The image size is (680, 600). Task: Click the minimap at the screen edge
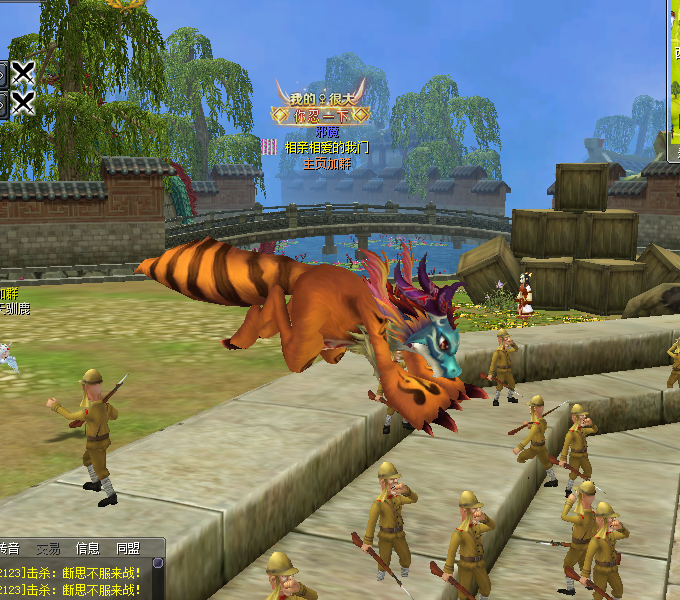click(674, 80)
